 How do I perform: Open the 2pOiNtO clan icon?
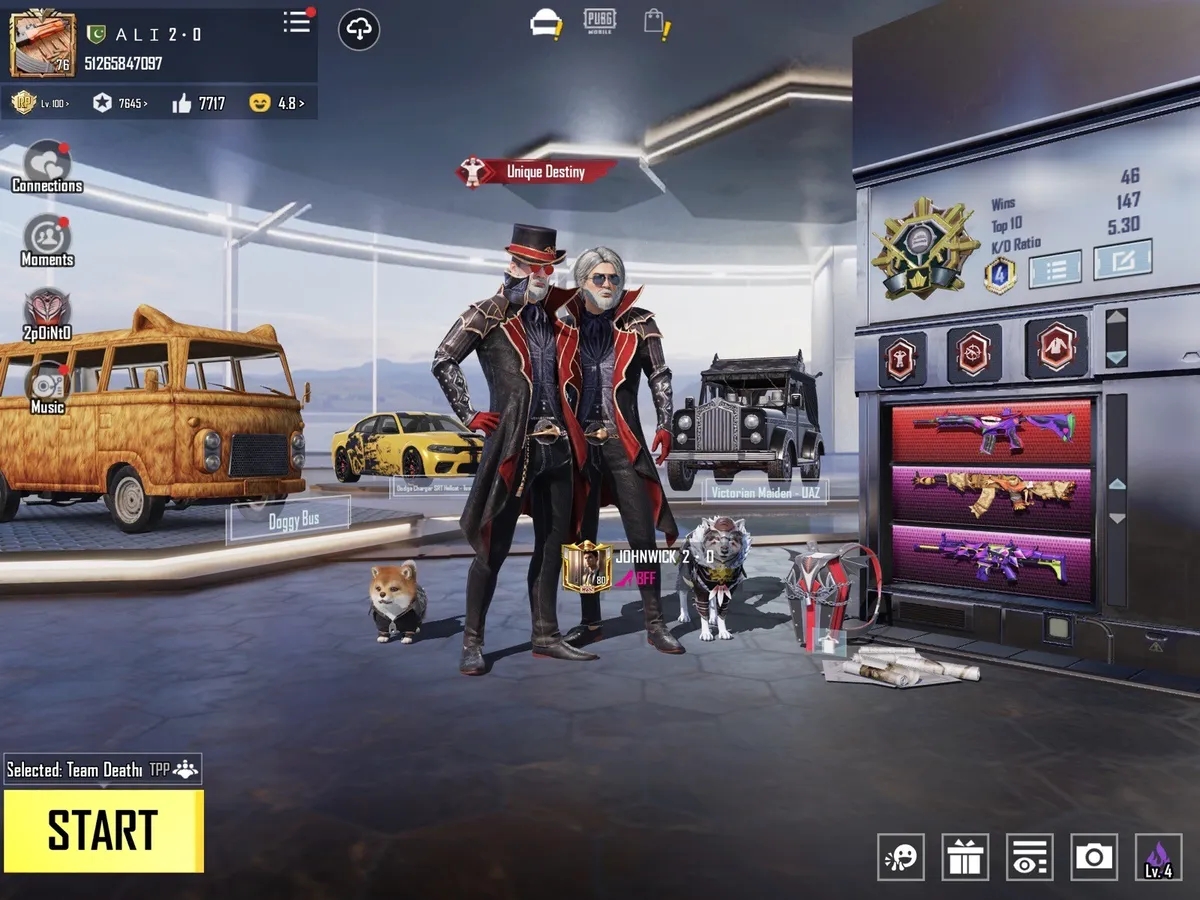[47, 314]
